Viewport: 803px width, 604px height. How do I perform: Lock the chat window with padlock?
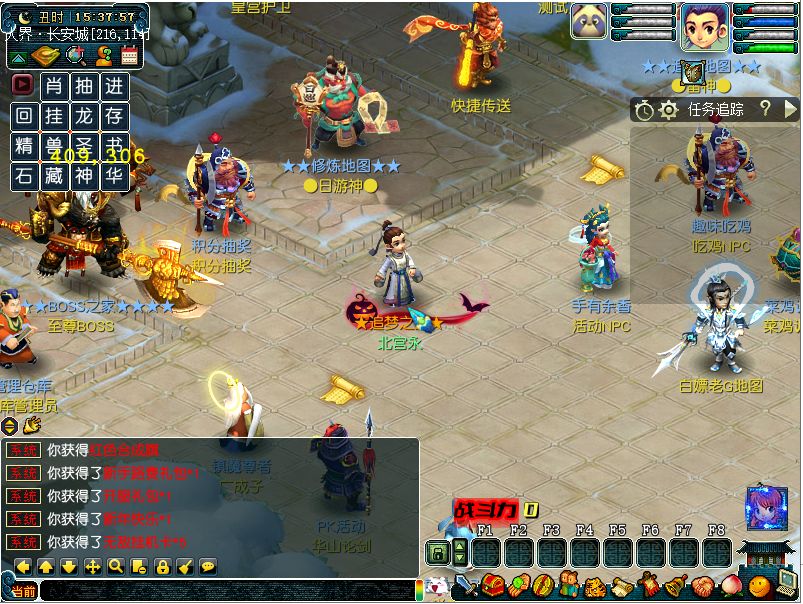coord(162,567)
